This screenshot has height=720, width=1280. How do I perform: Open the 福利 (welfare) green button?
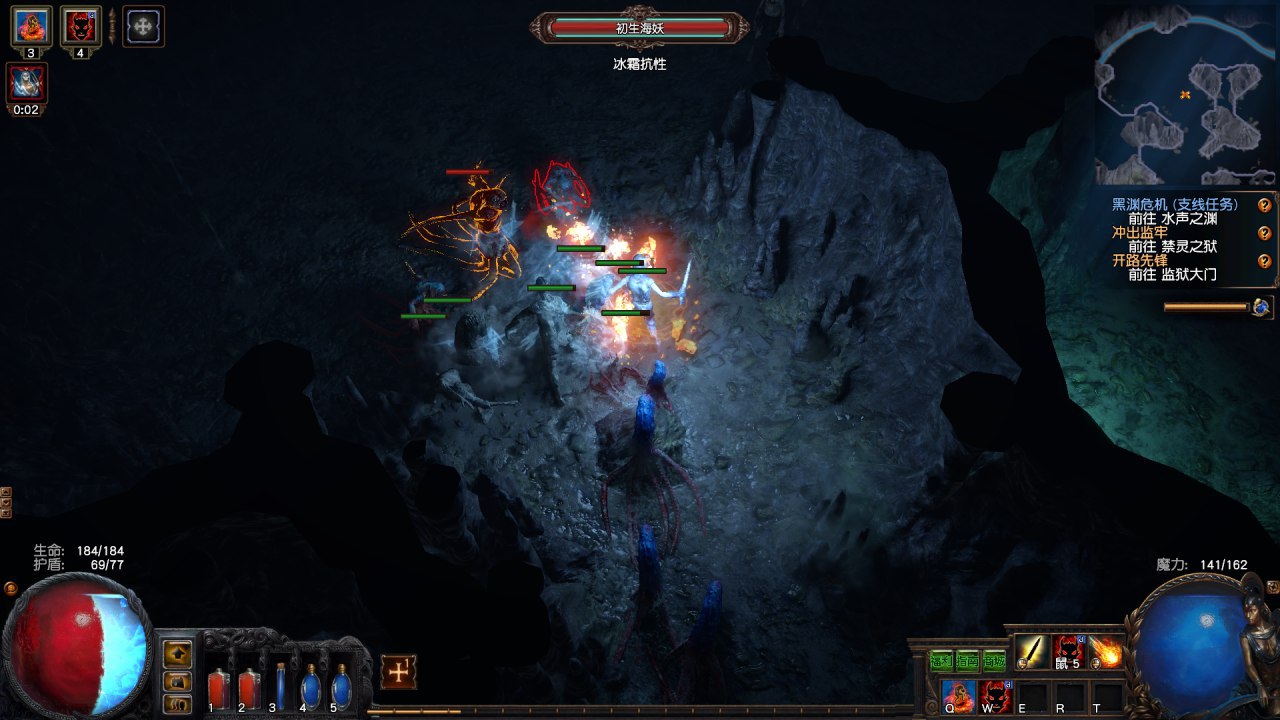[x=941, y=659]
